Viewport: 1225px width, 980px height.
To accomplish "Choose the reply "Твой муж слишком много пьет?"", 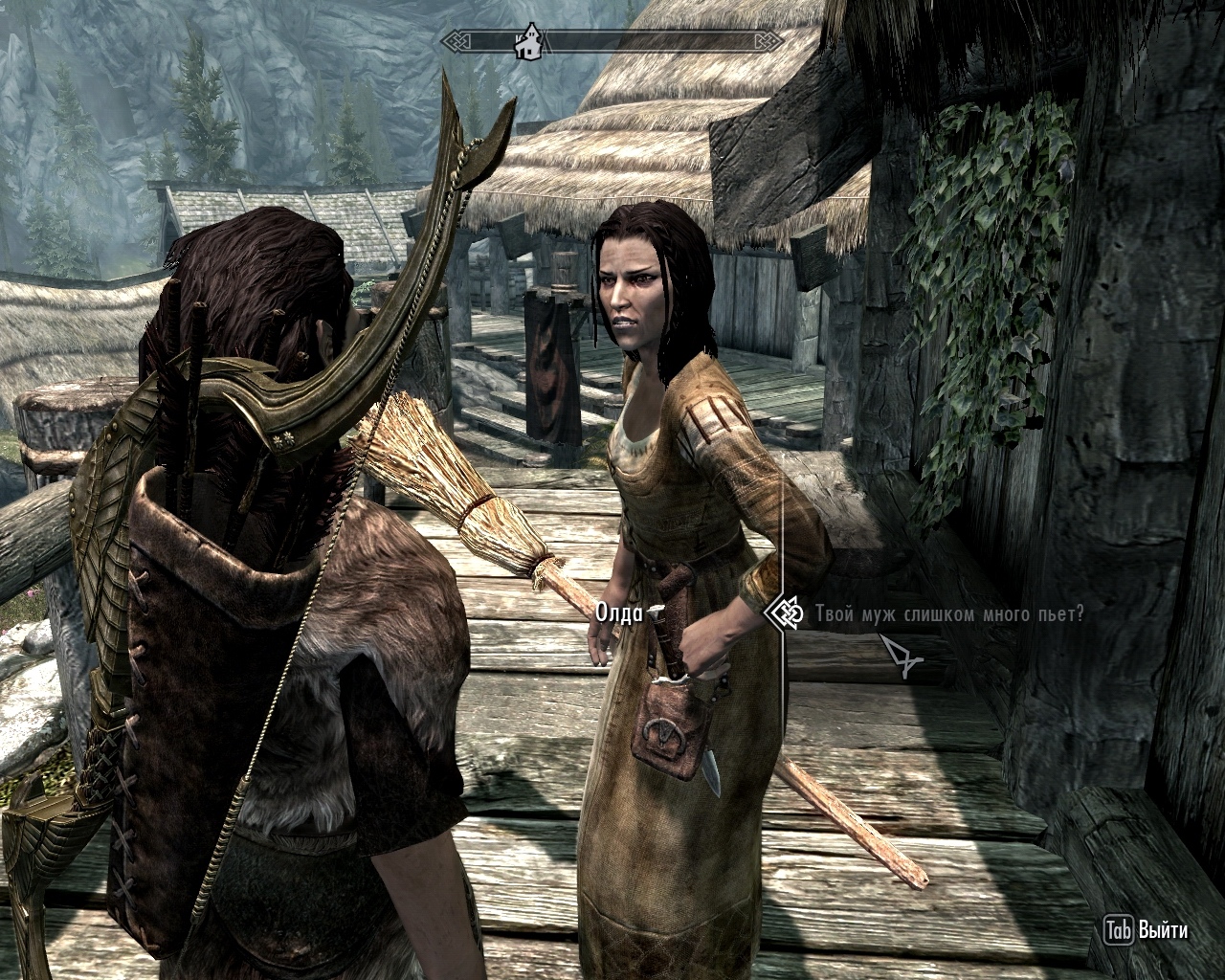I will tap(949, 613).
